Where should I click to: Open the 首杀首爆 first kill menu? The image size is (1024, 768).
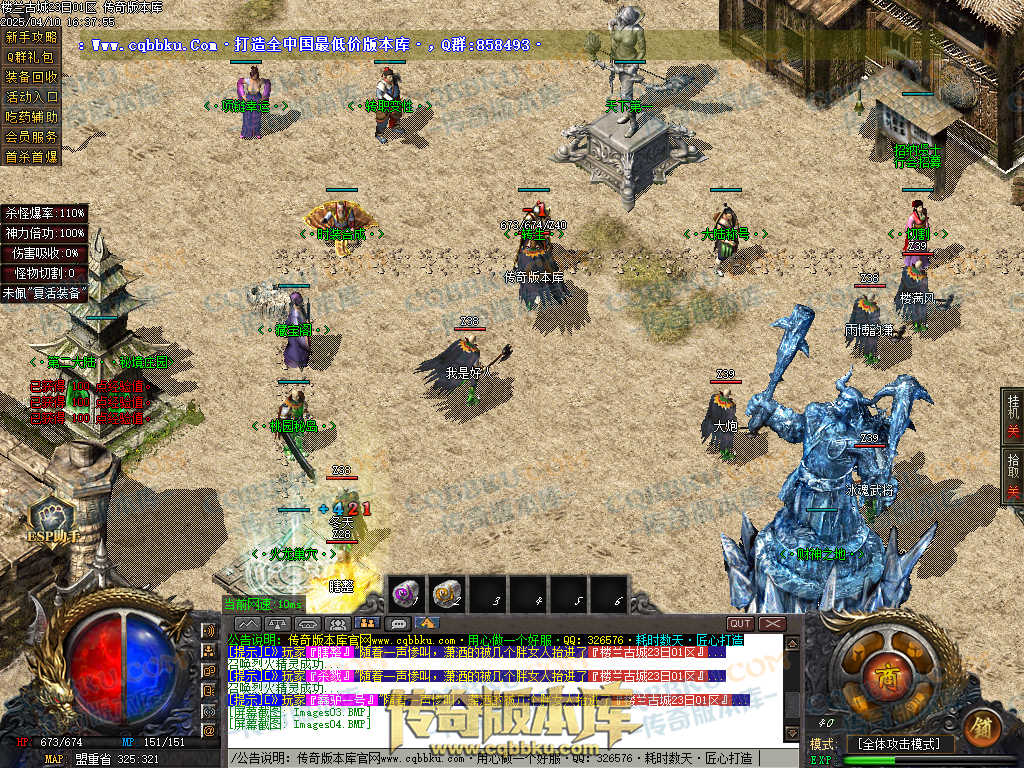point(31,157)
